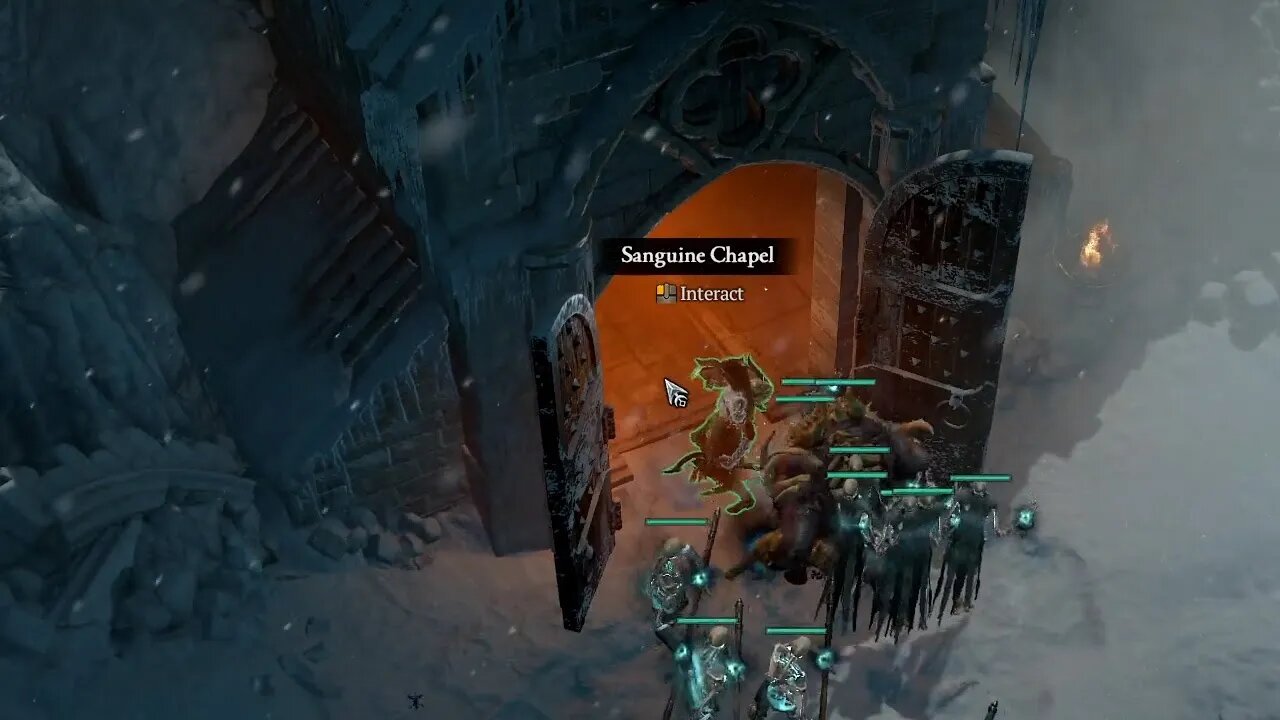Image resolution: width=1280 pixels, height=720 pixels.
Task: Click the glowing blue orb beside a skeleton
Action: [x=700, y=578]
